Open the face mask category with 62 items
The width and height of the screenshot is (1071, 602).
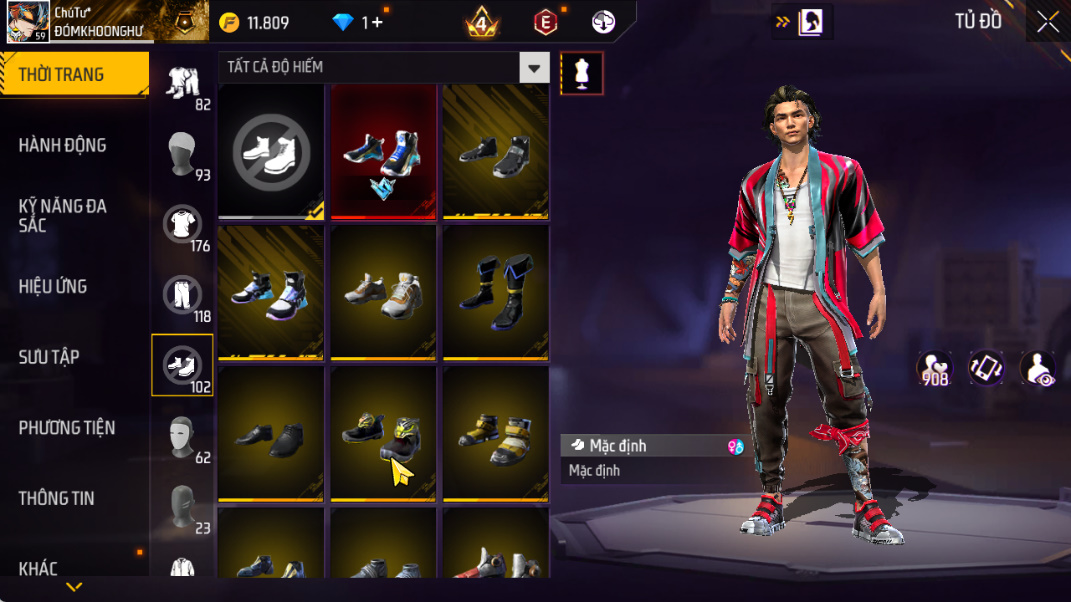point(182,437)
